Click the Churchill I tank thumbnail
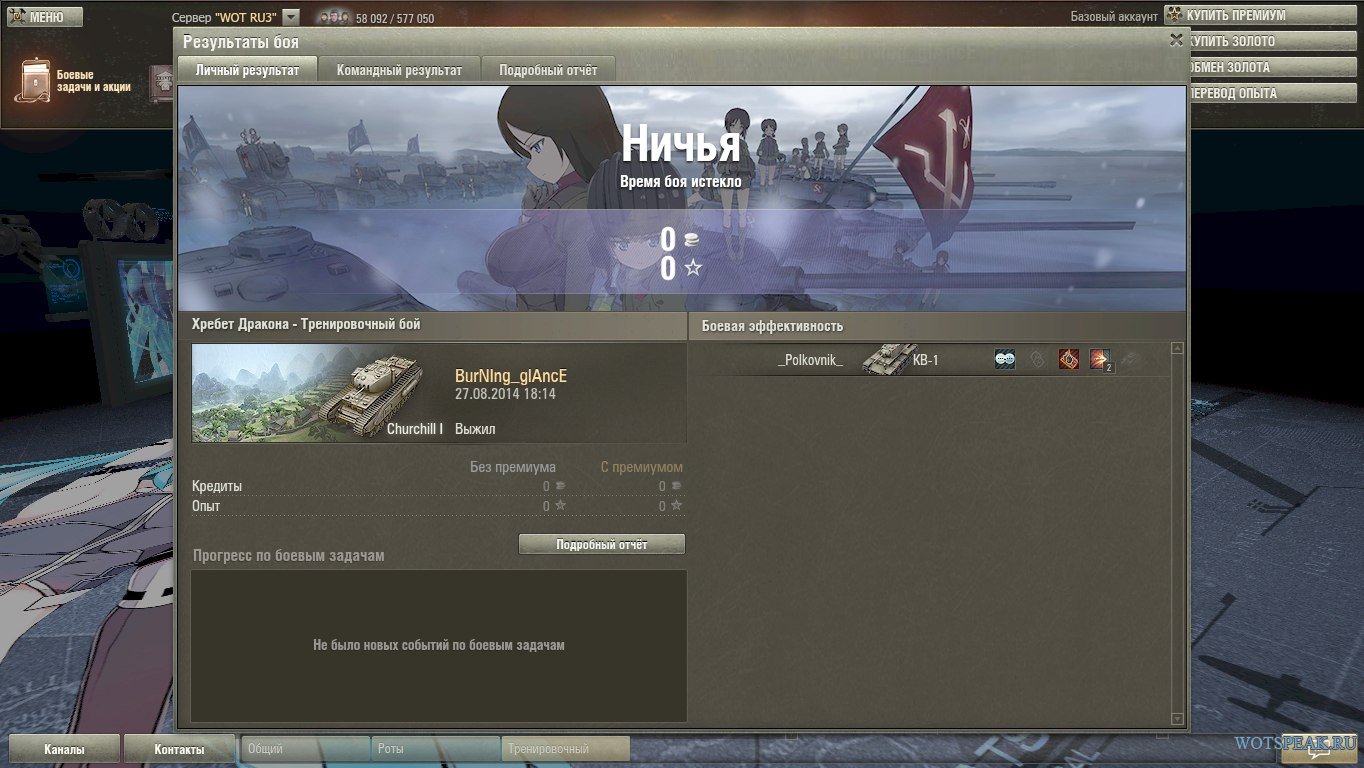 [x=318, y=393]
